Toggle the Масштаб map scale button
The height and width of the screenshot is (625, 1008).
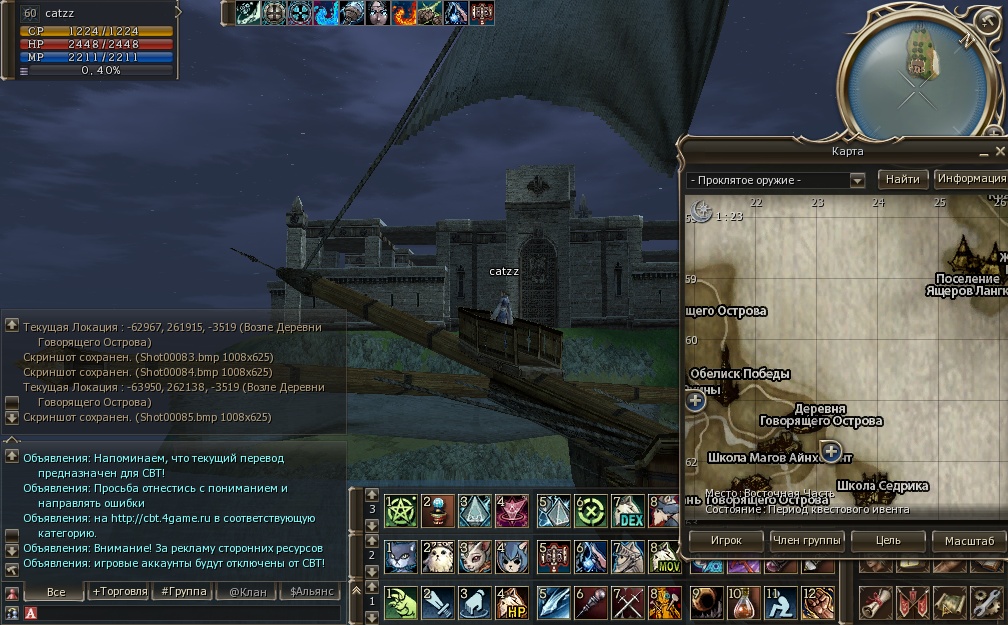pyautogui.click(x=969, y=541)
